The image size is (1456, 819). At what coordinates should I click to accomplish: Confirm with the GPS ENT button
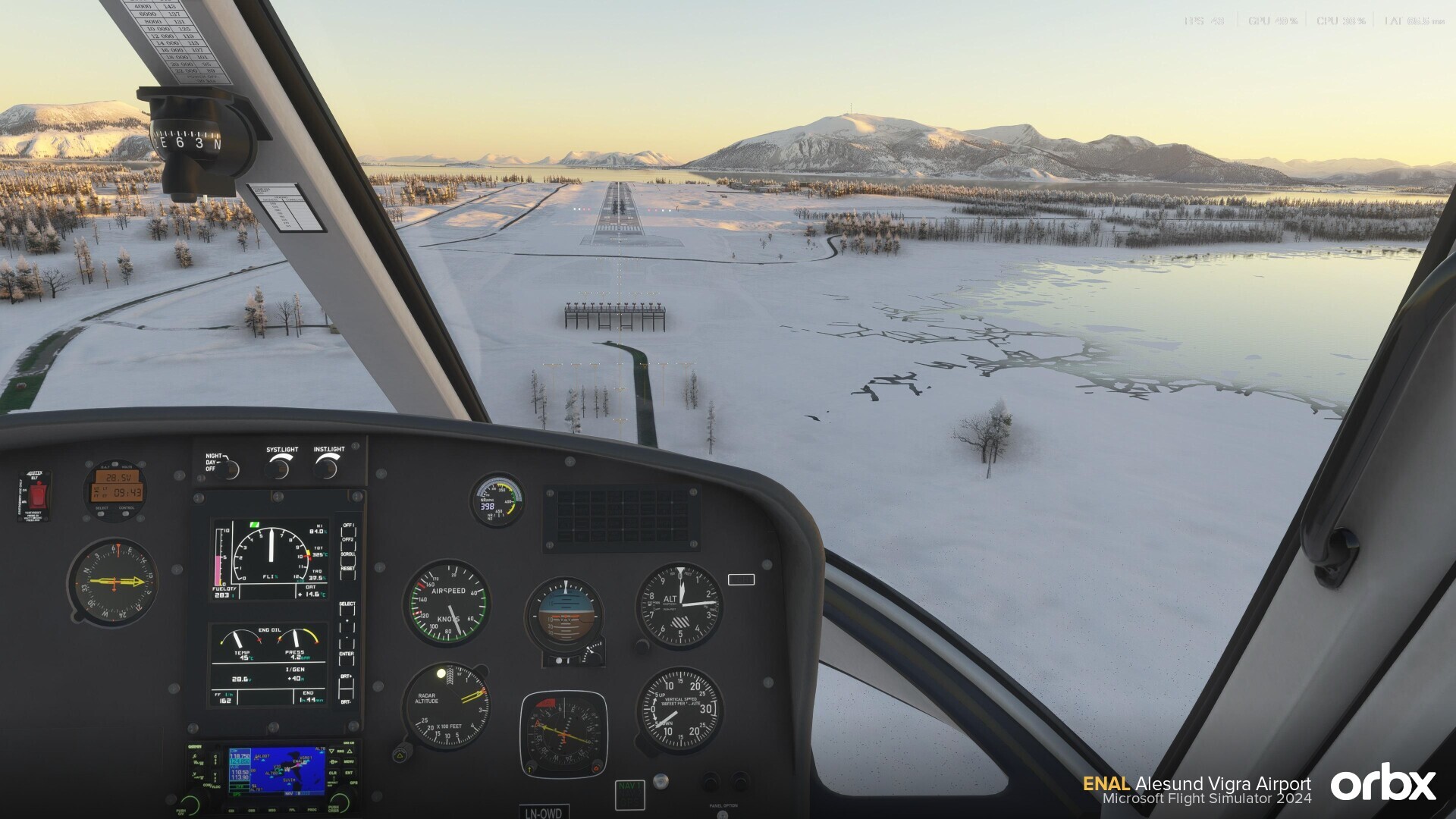click(350, 773)
